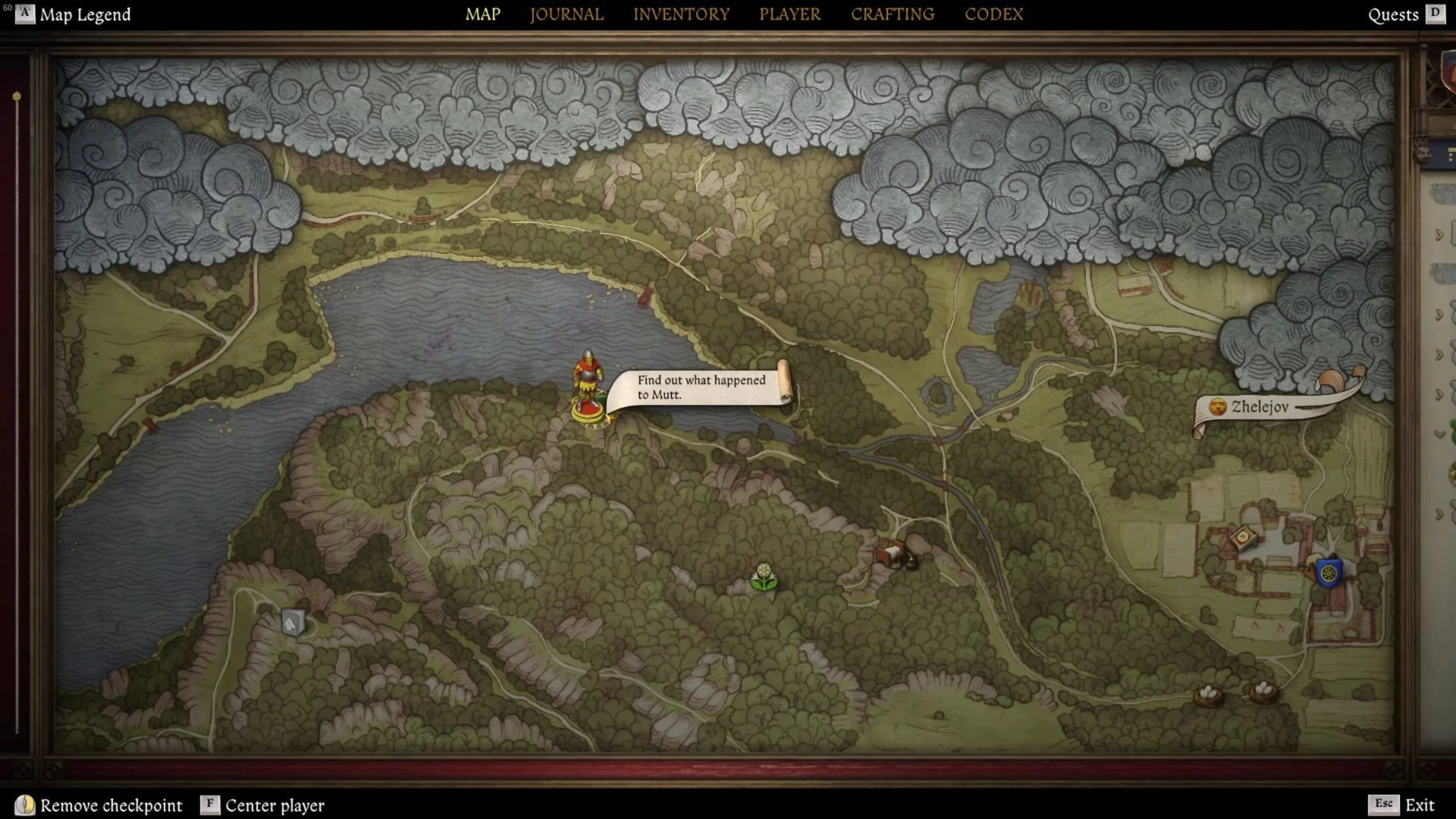Go to the Player tab
The width and height of the screenshot is (1456, 819).
pyautogui.click(x=789, y=14)
